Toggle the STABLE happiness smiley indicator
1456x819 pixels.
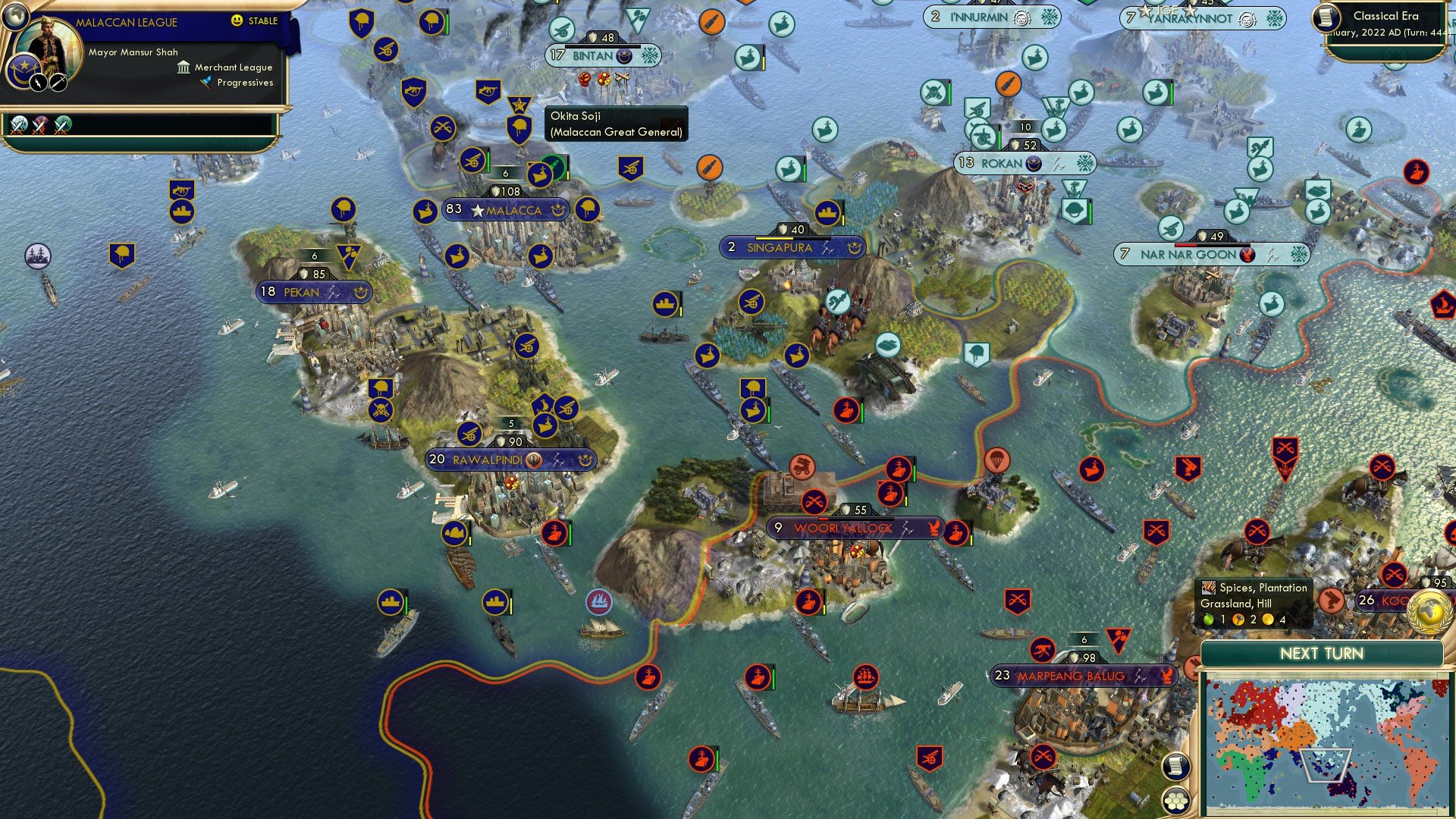click(x=237, y=20)
